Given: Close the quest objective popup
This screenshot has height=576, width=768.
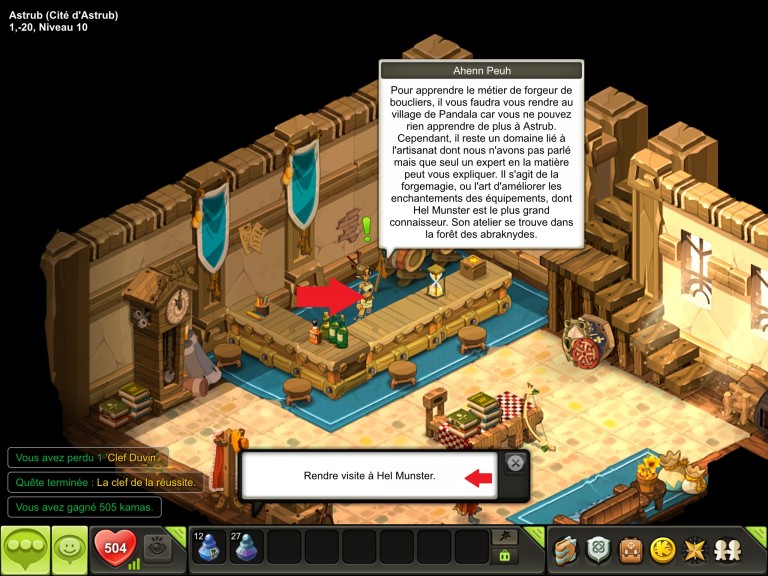Looking at the screenshot, I should point(514,463).
